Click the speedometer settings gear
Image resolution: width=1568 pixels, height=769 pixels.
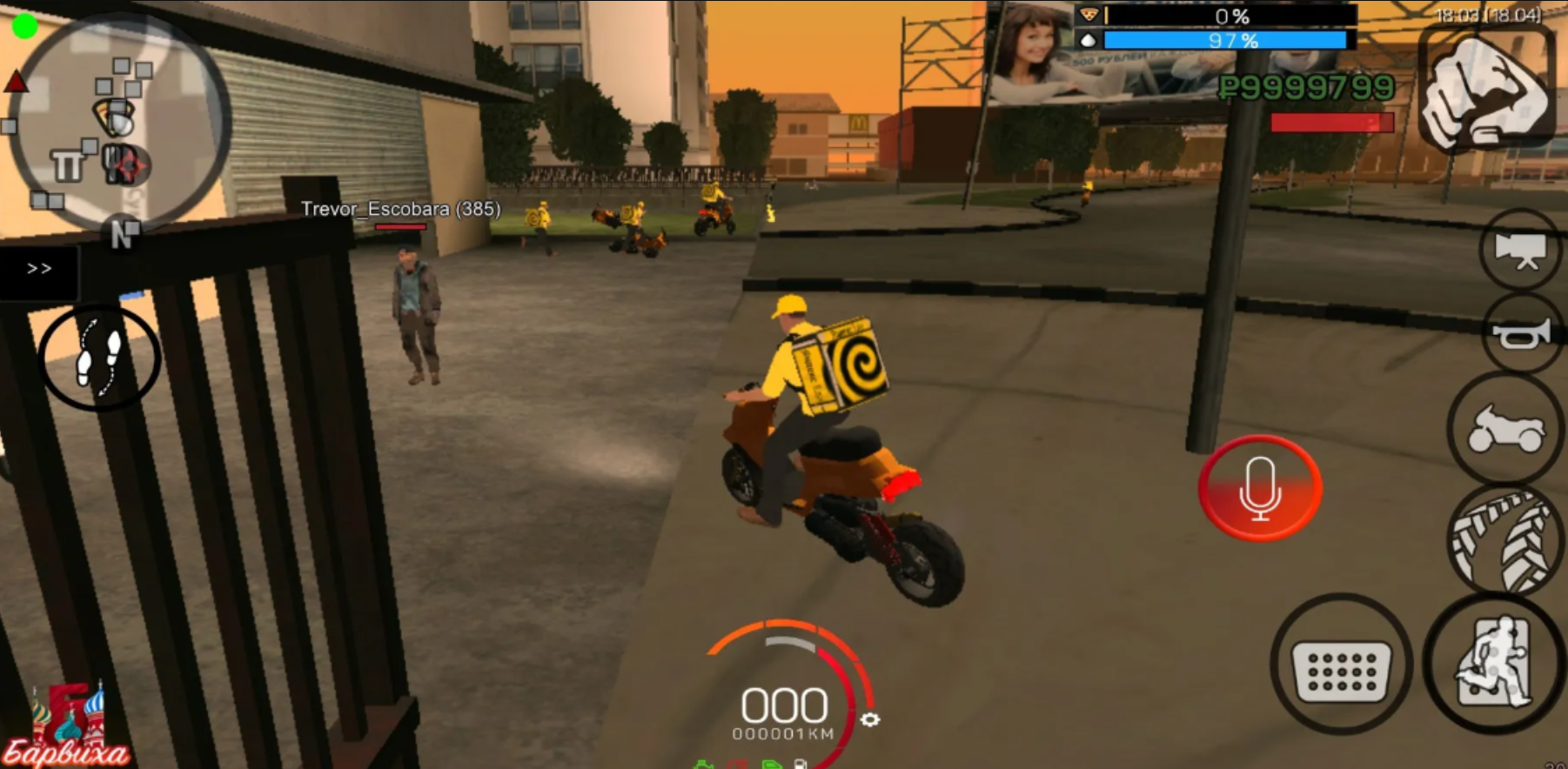870,719
